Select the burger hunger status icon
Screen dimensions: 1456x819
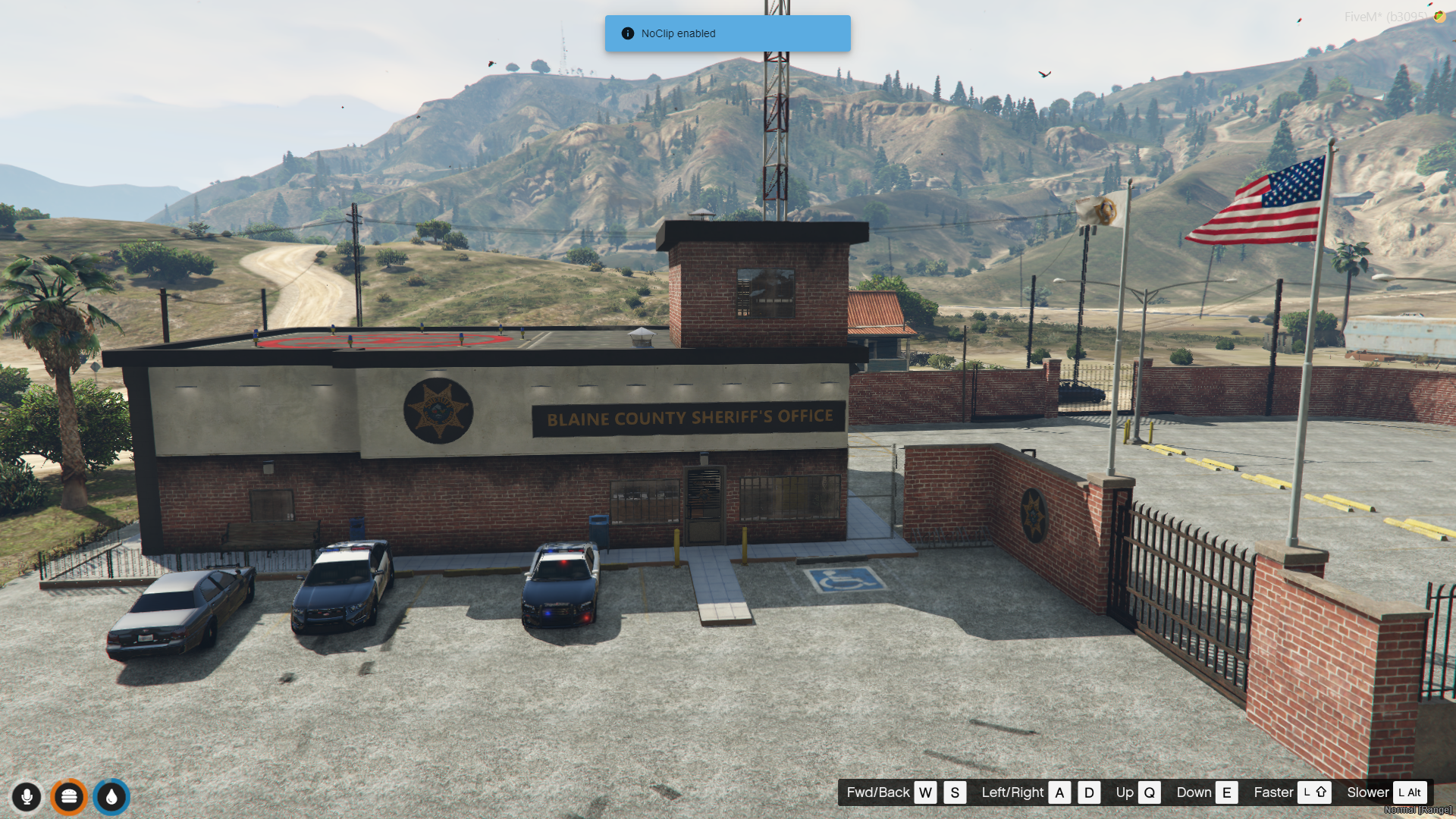pyautogui.click(x=69, y=797)
